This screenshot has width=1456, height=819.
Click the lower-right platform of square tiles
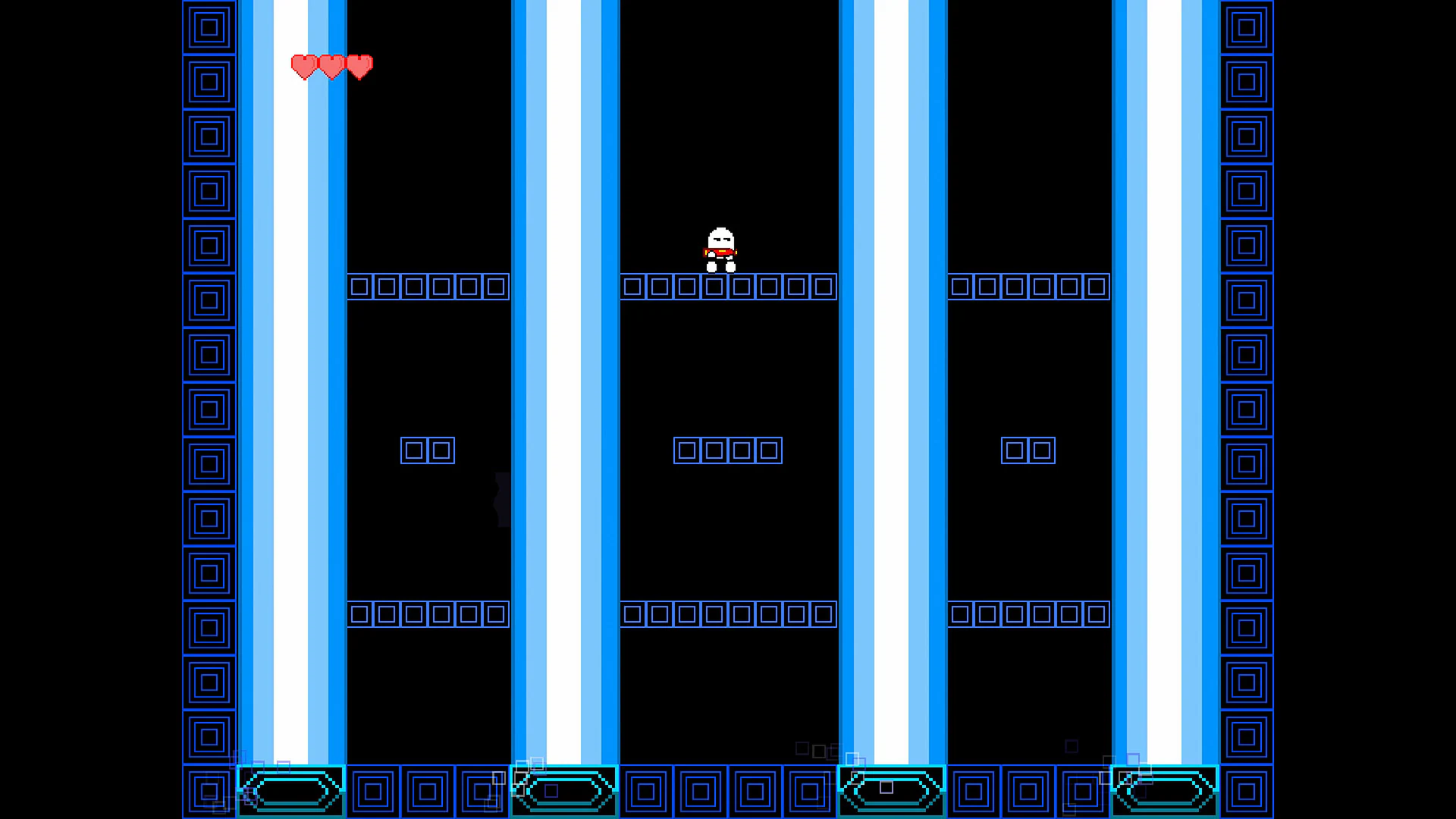tap(1028, 614)
